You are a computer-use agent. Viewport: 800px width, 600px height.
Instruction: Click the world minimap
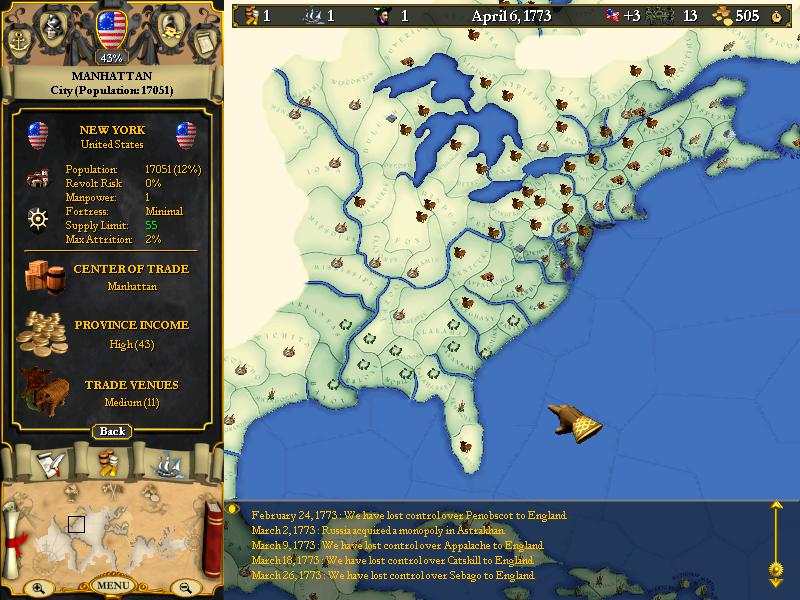pos(110,530)
